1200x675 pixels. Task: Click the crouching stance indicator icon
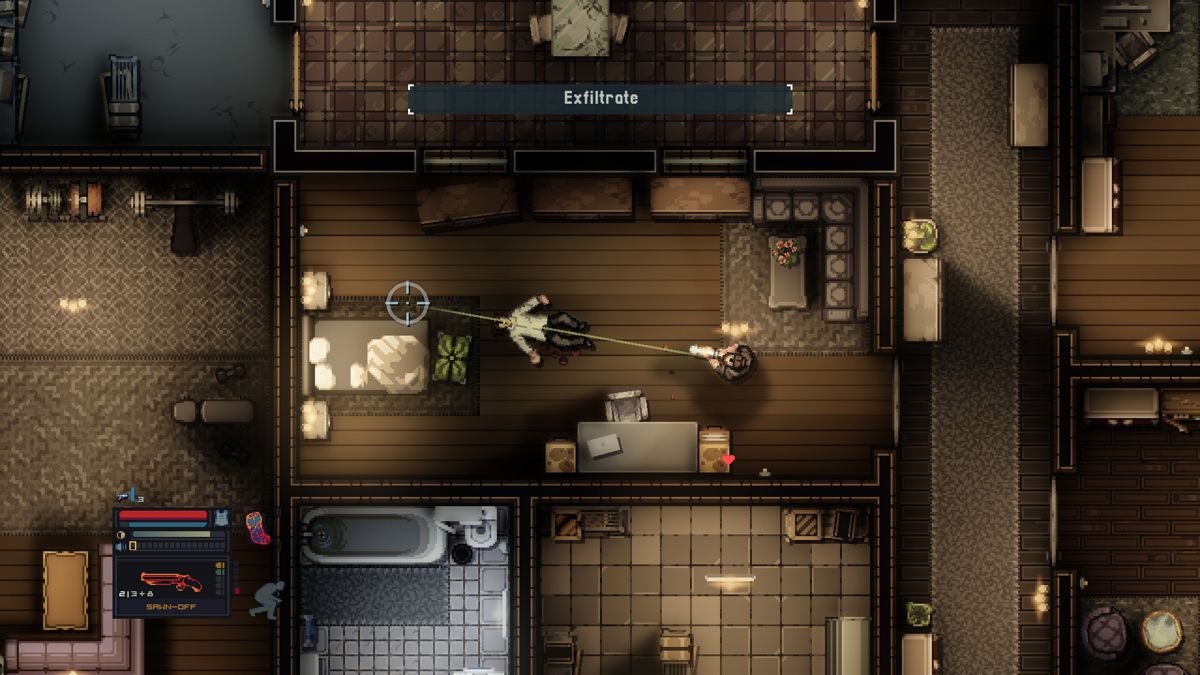(267, 599)
